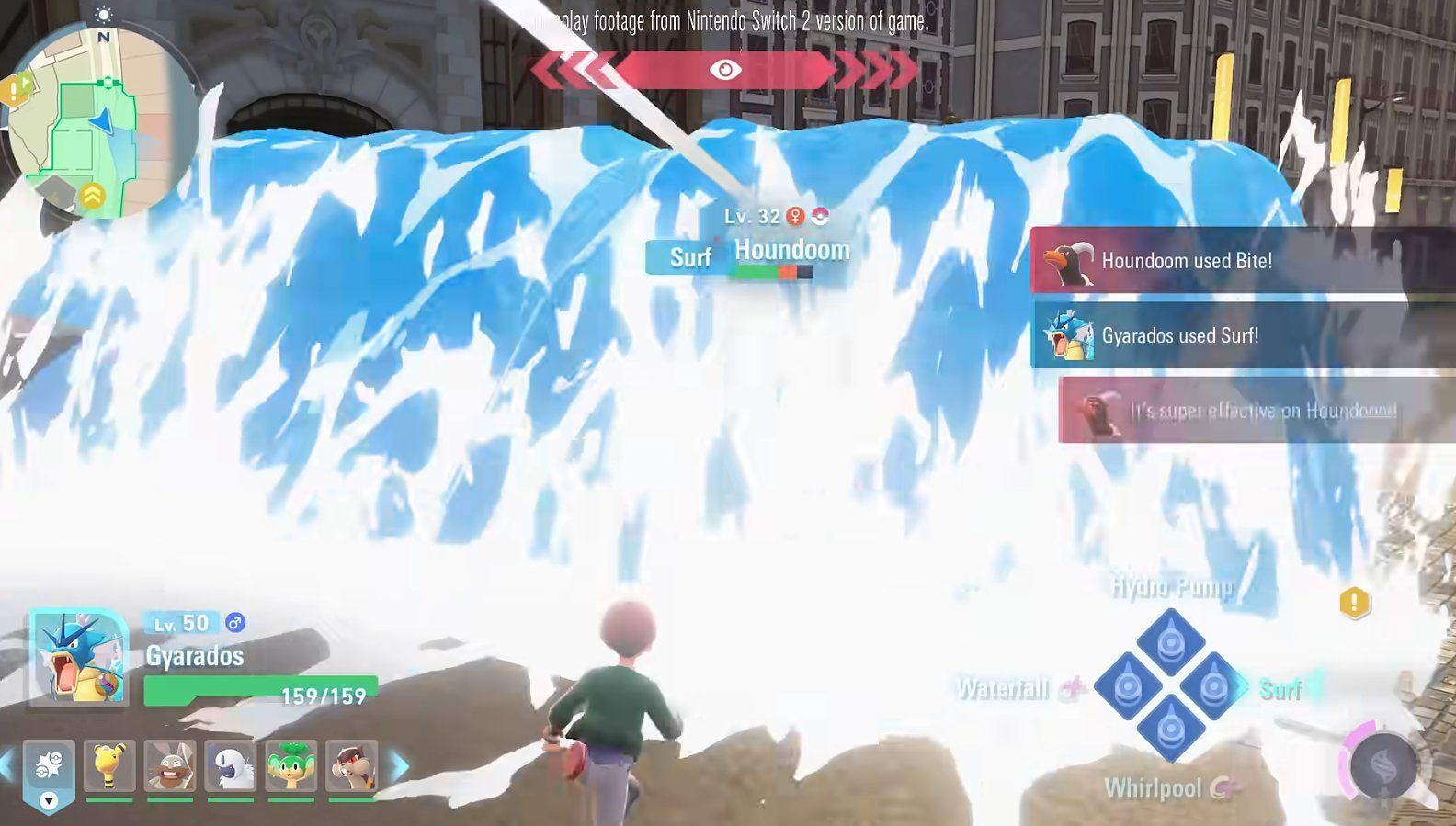
Task: Target the Houndoom name plate
Action: point(791,250)
